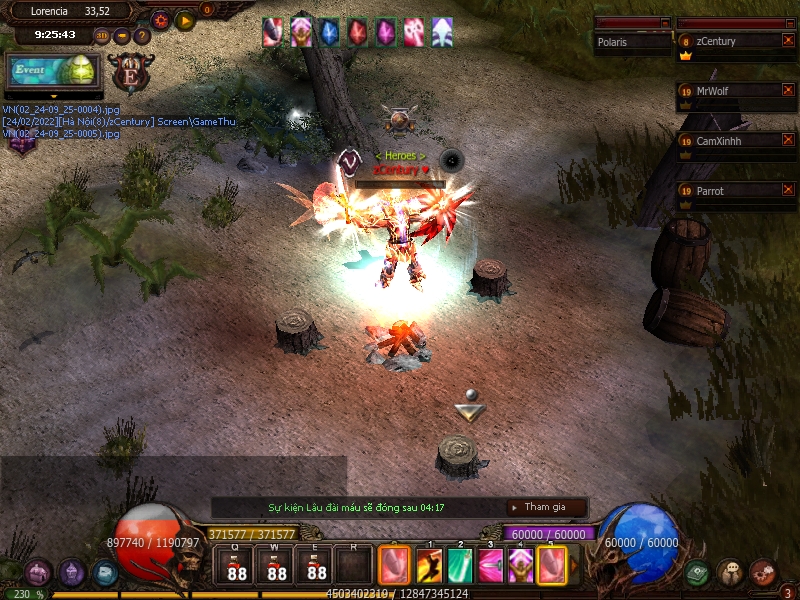Open the sun-shaped settings icon

(x=160, y=20)
